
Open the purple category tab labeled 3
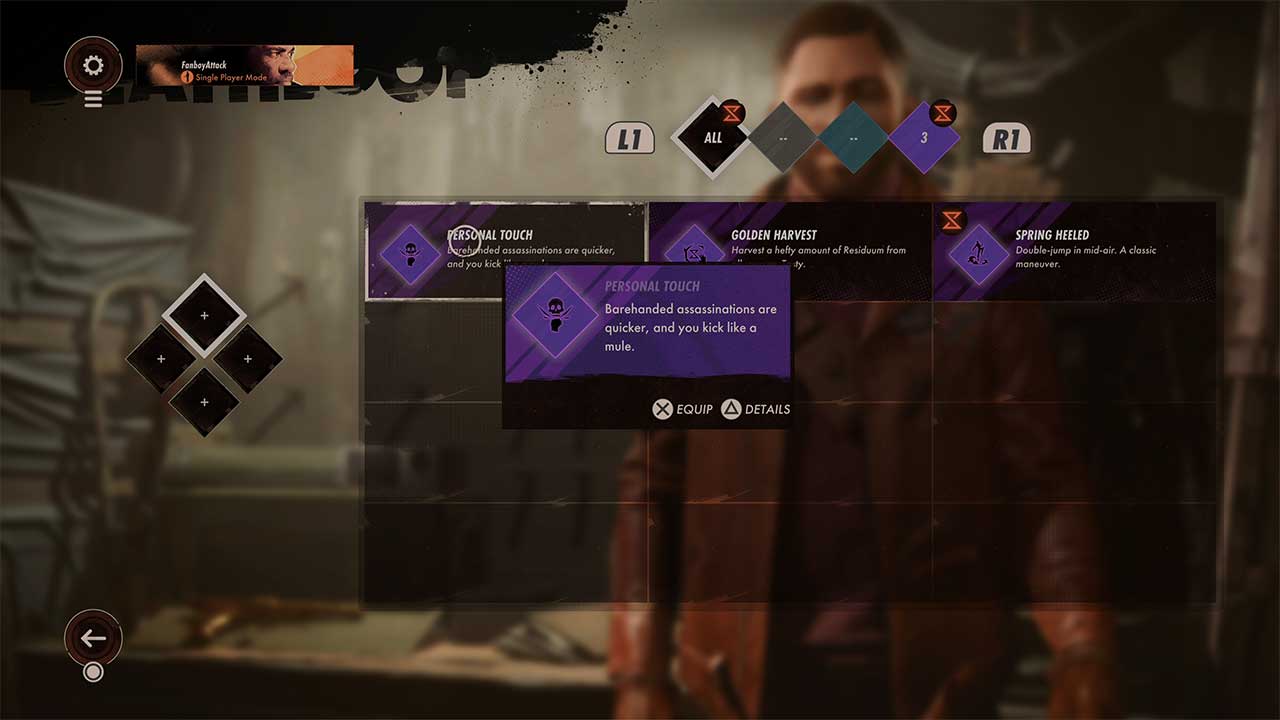tap(924, 138)
